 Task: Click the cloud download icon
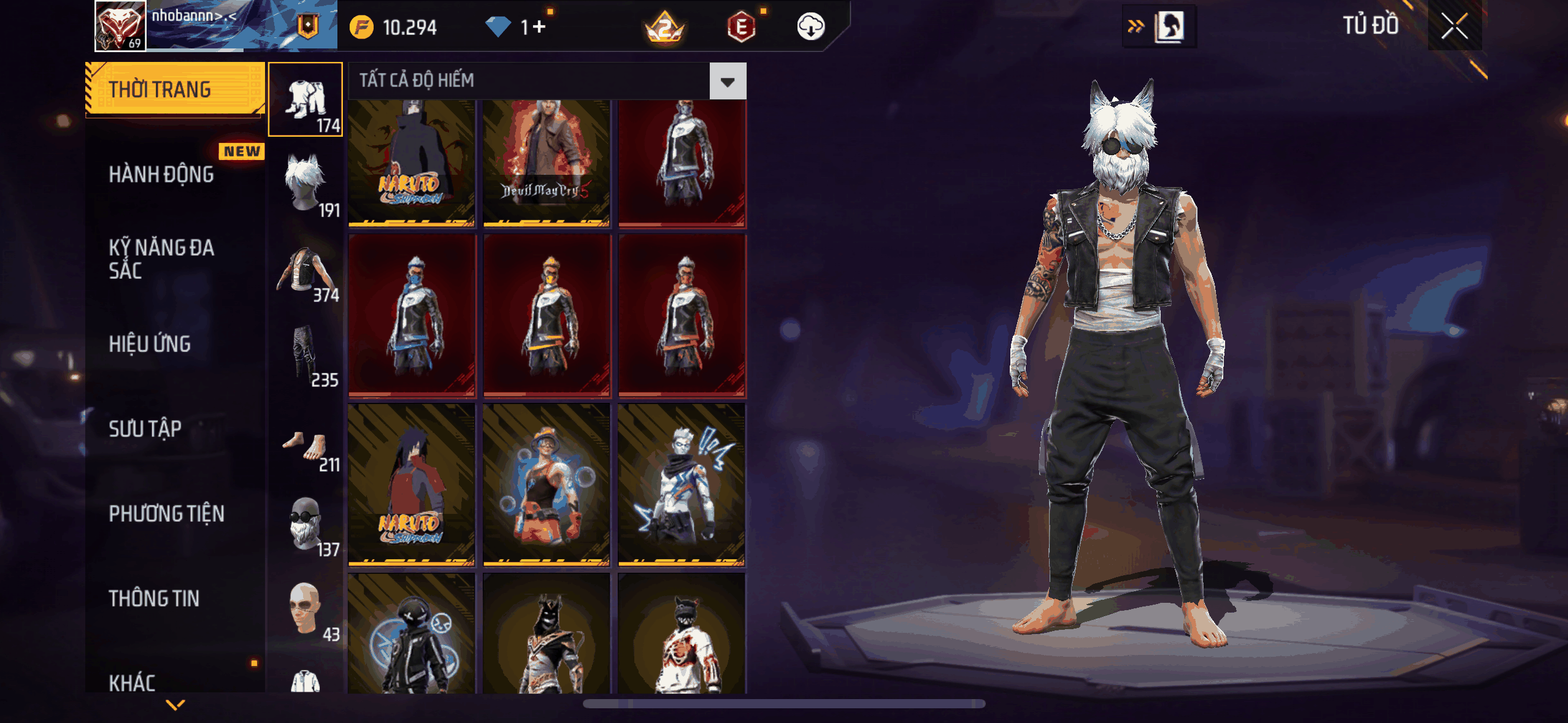pos(810,27)
